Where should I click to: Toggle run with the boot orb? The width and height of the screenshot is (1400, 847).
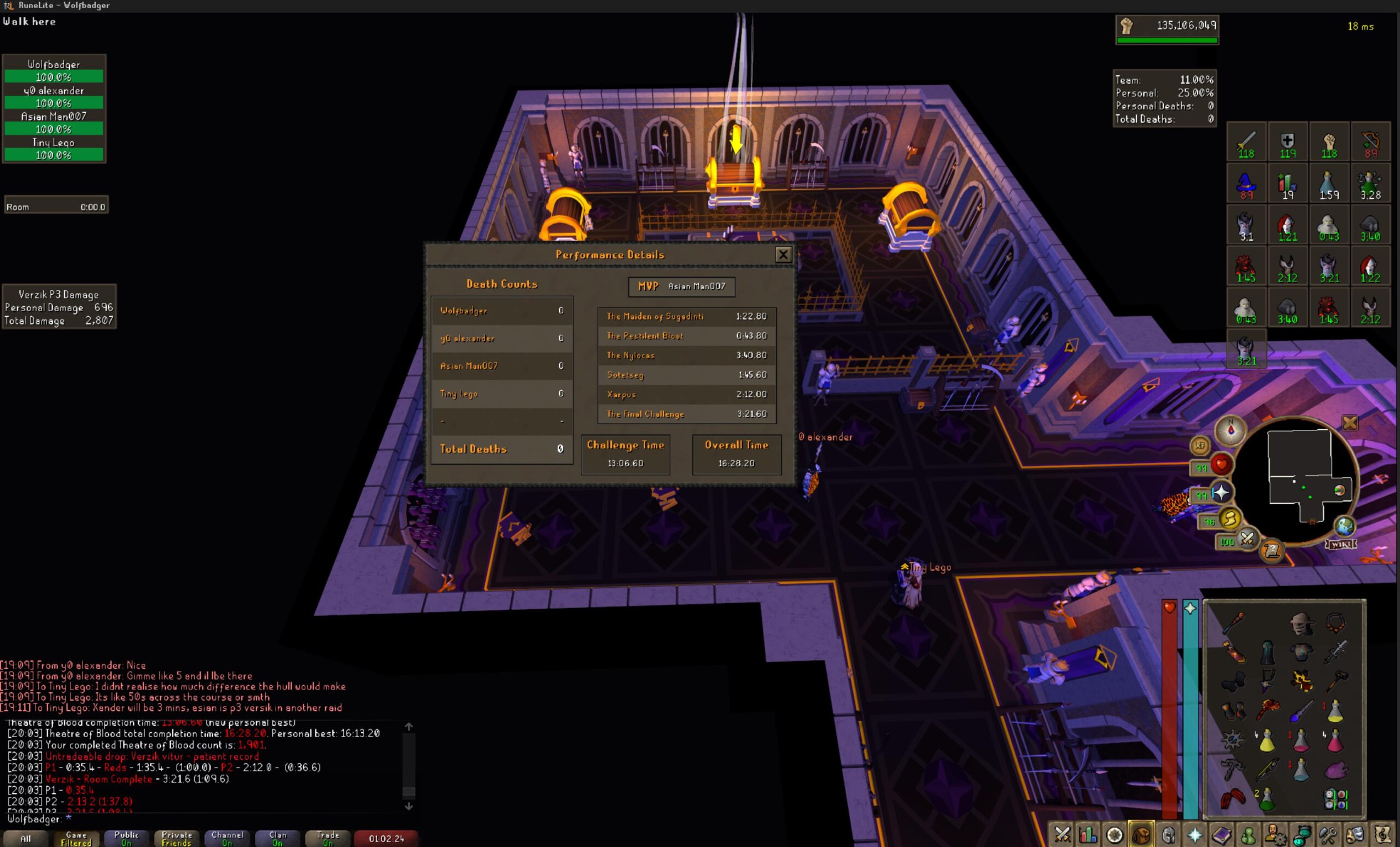1230,519
